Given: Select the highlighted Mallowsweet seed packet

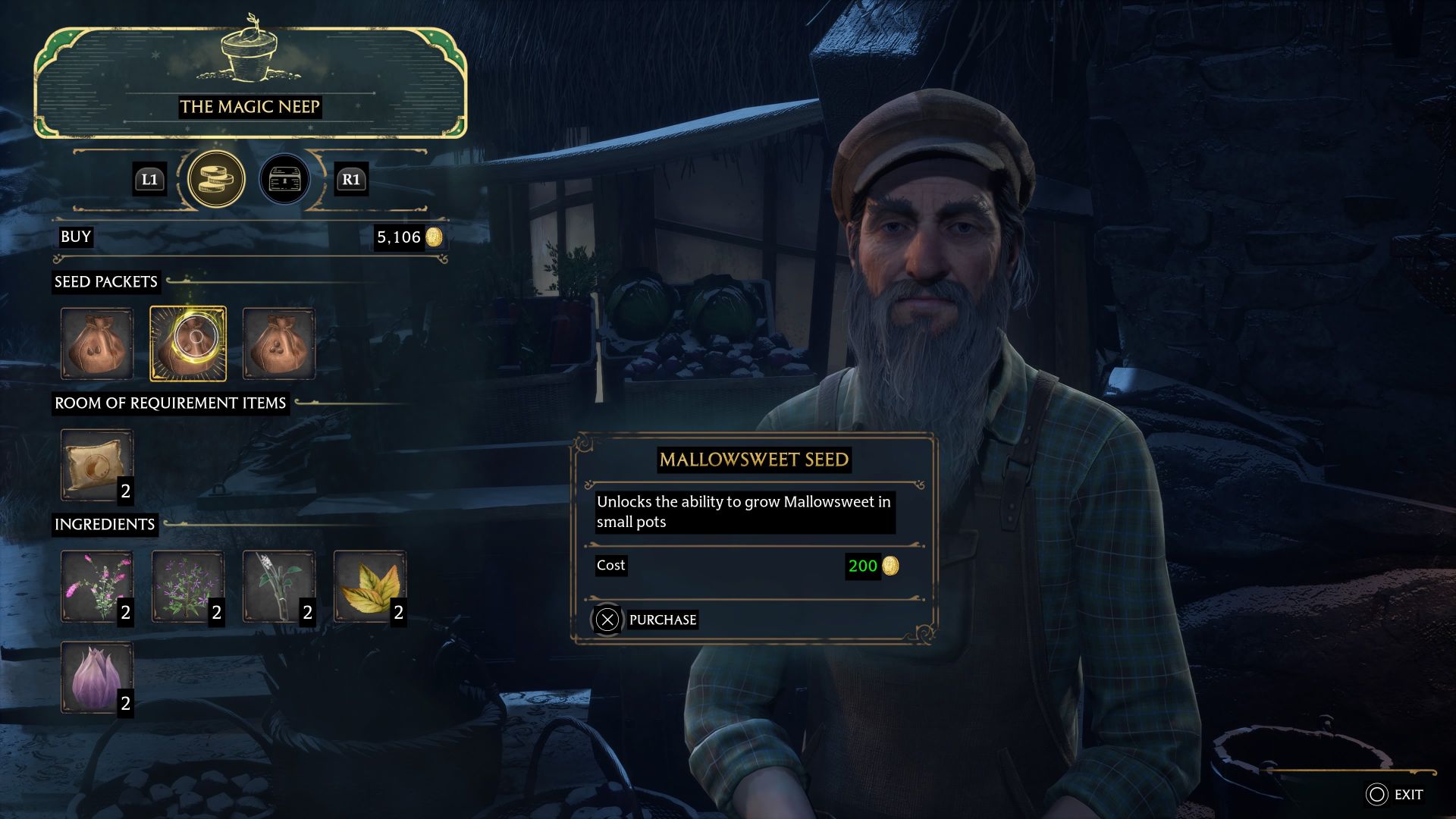Looking at the screenshot, I should click(x=188, y=343).
